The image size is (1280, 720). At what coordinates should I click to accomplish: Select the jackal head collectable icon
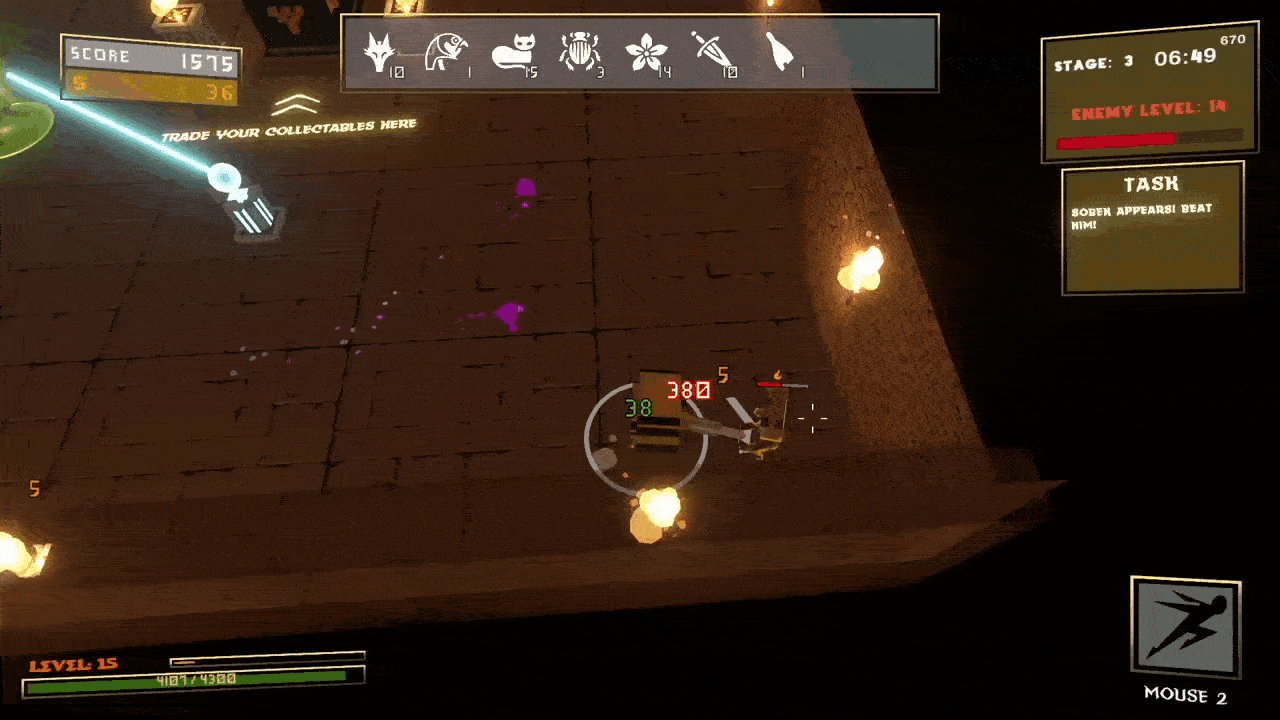coord(379,51)
